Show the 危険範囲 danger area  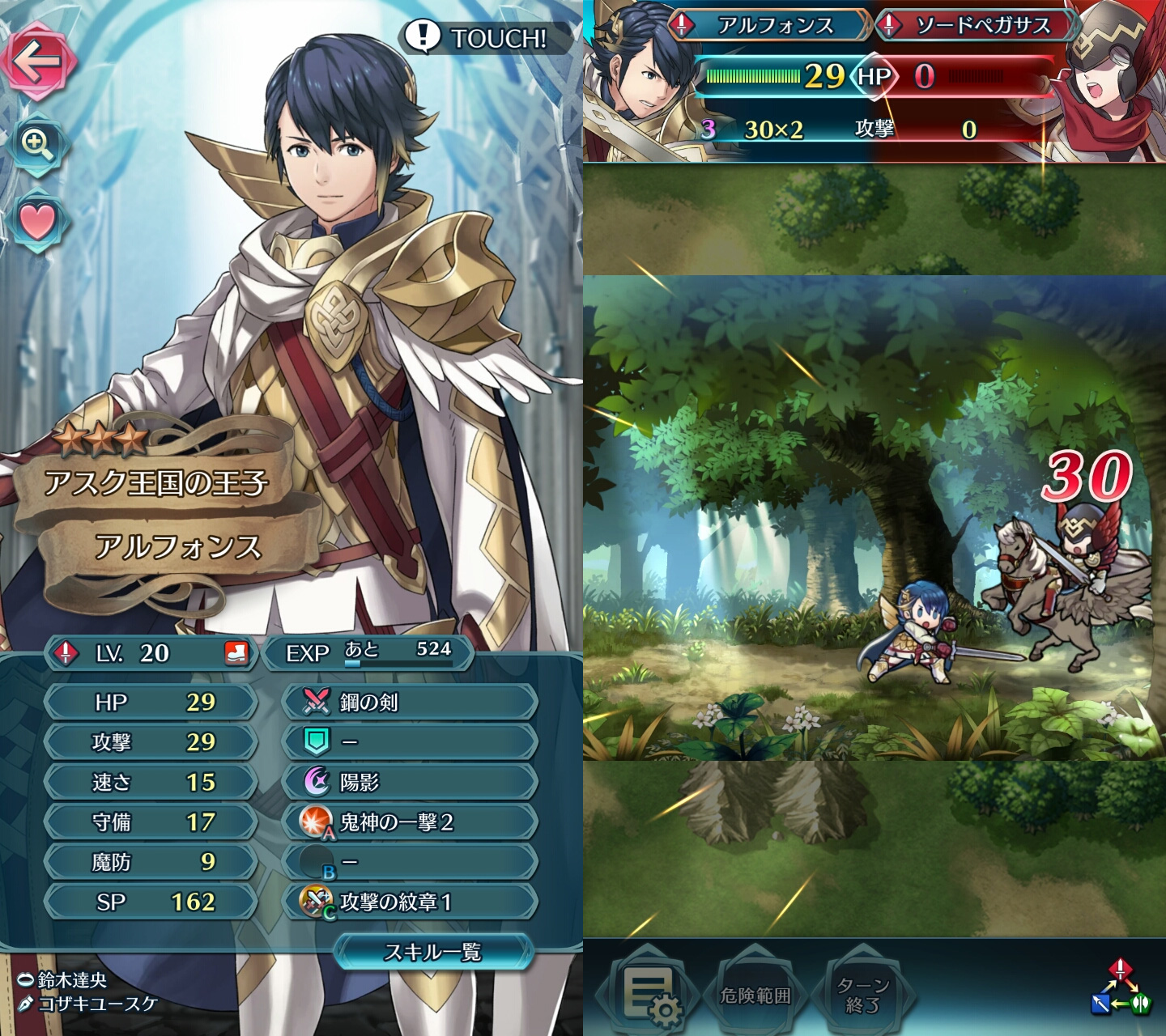coord(755,995)
